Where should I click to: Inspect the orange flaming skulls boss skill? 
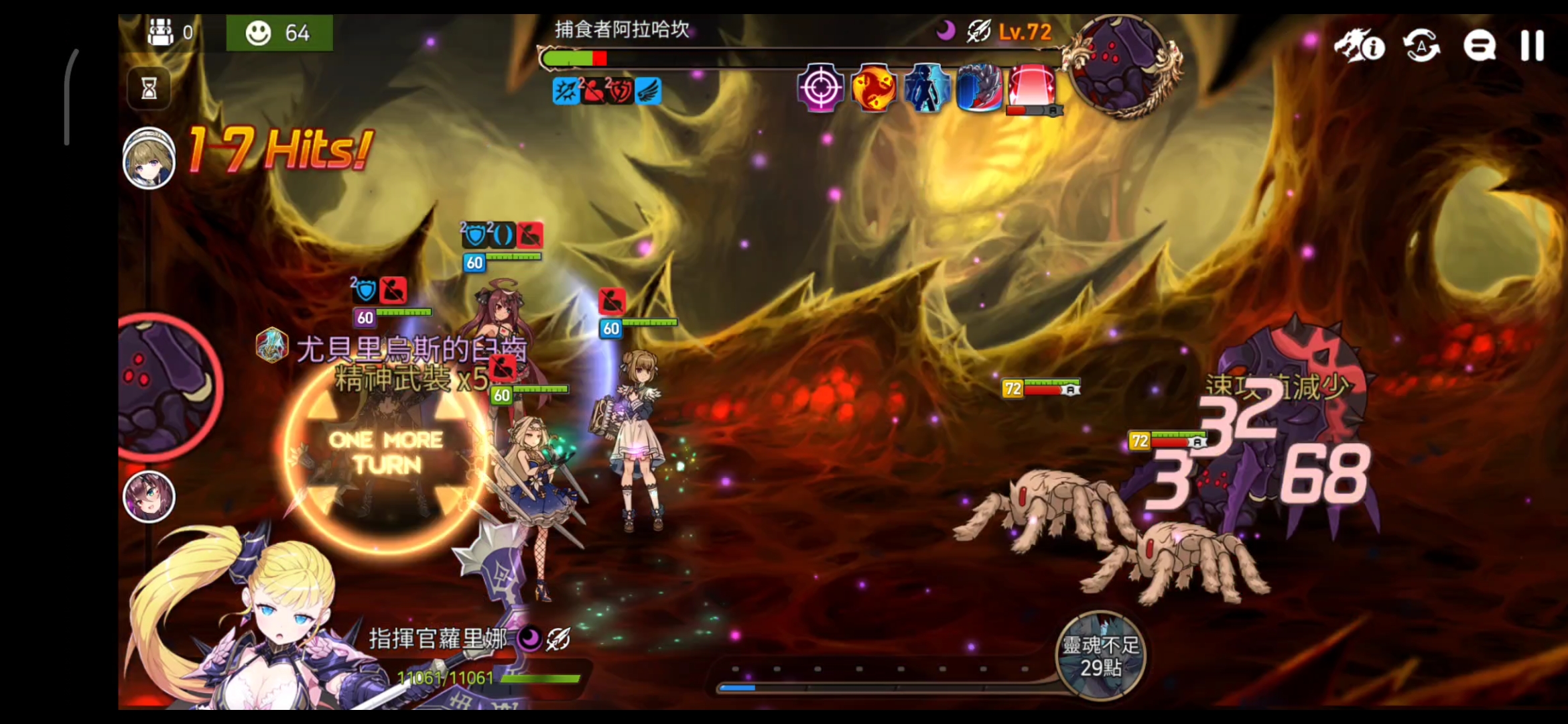(873, 88)
